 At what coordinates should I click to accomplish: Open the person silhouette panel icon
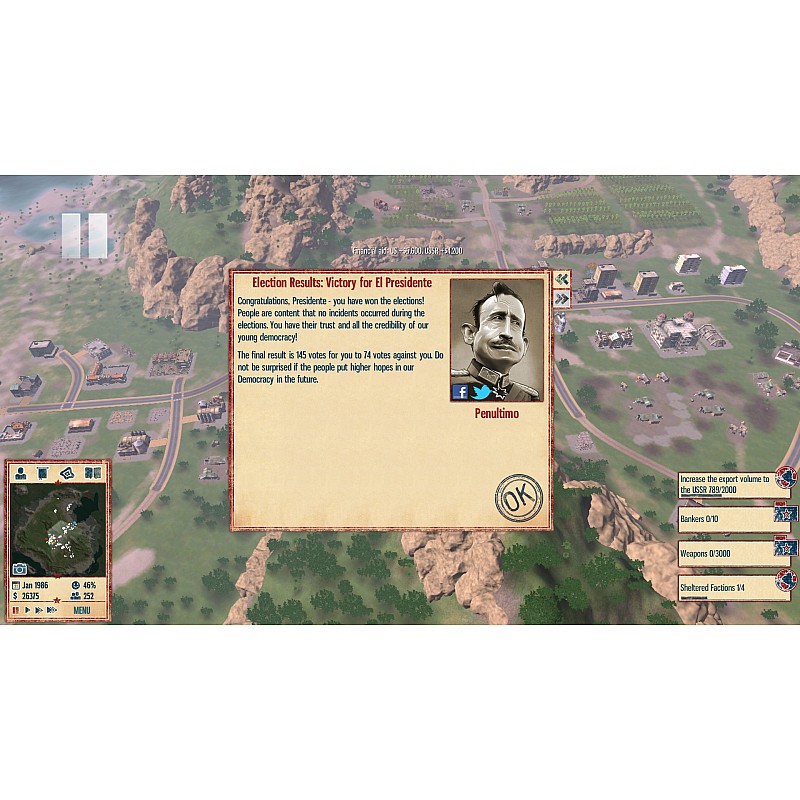[21, 473]
